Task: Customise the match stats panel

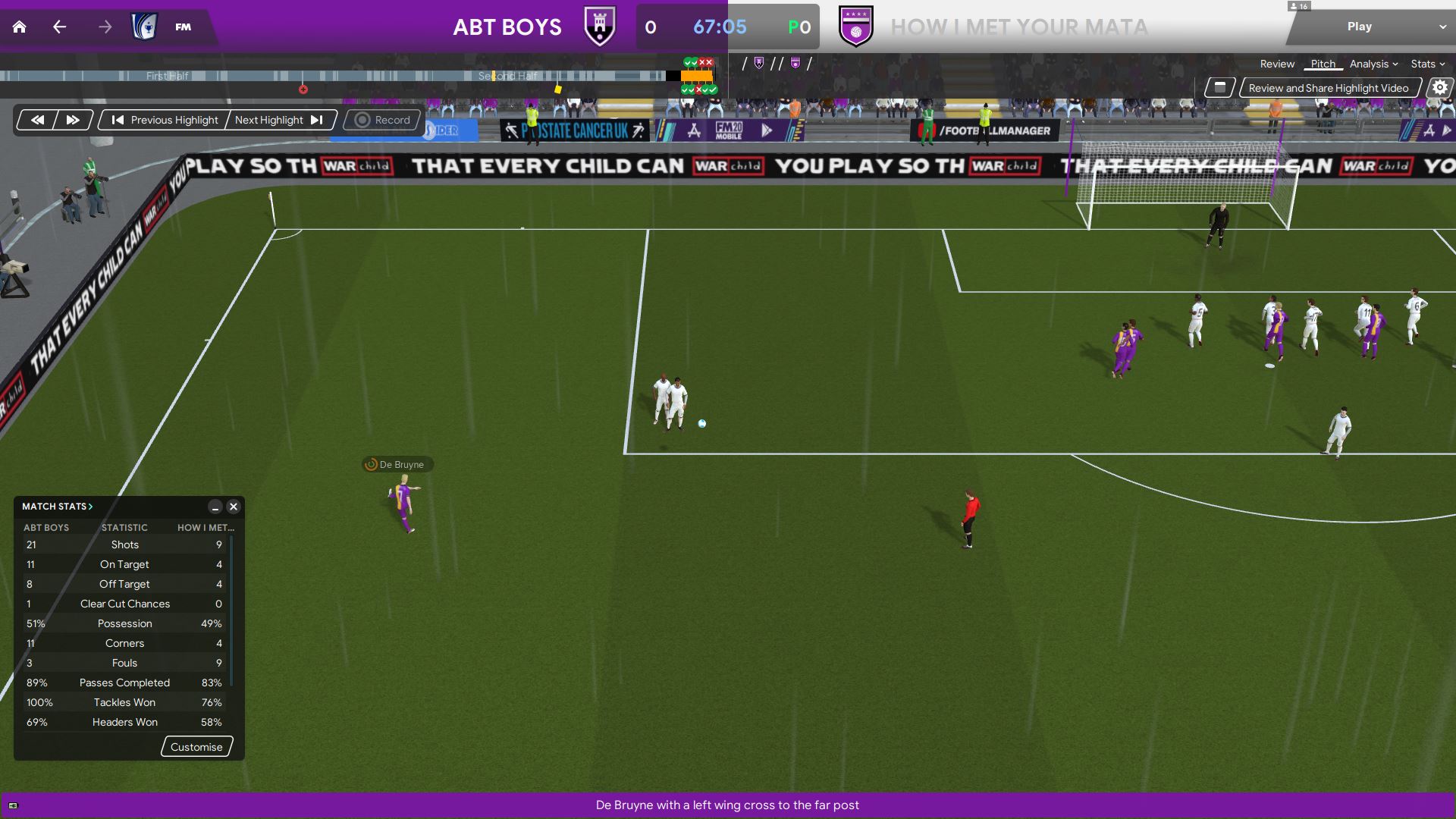Action: pos(196,747)
